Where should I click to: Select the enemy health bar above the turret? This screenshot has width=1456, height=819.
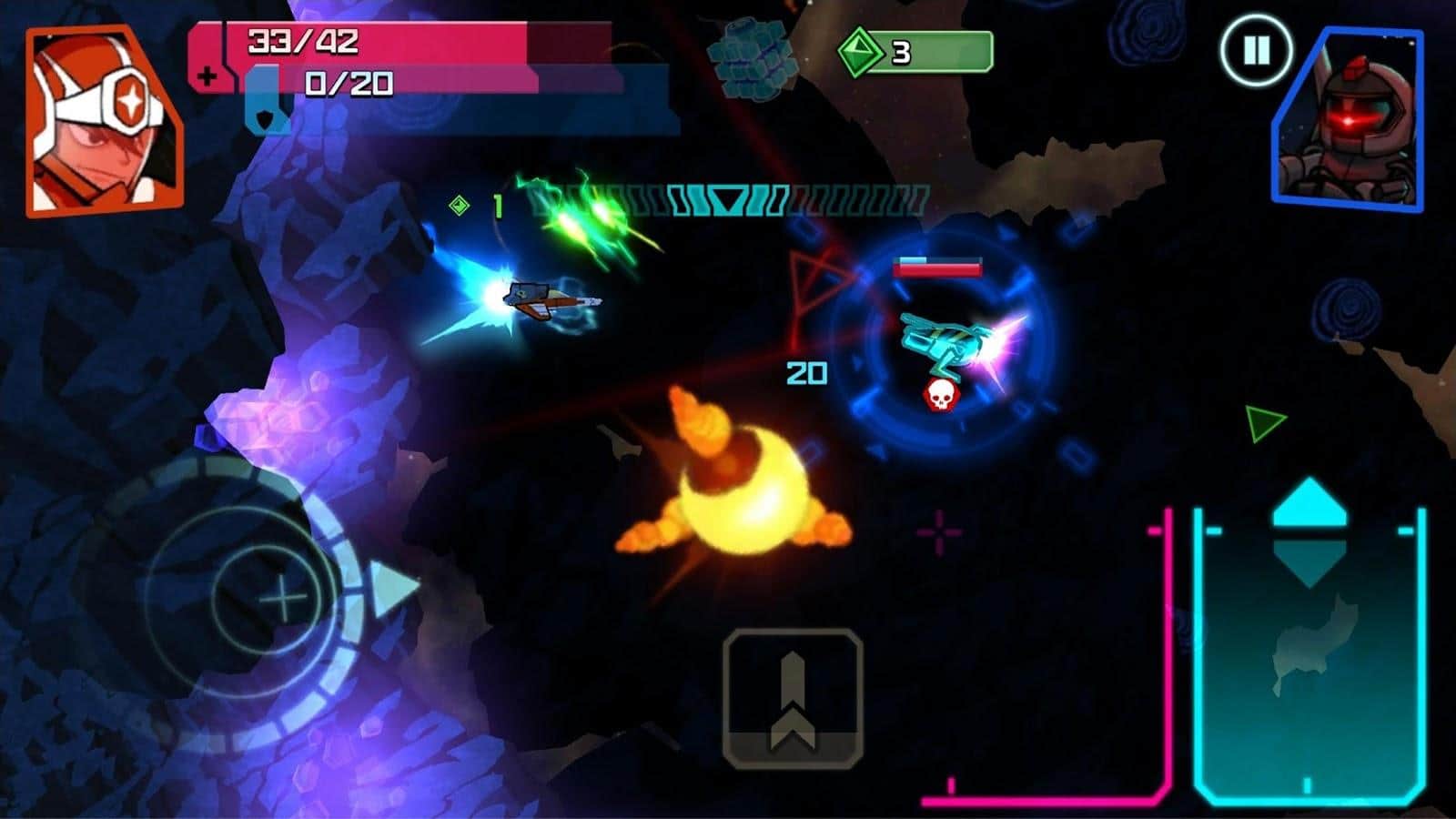[938, 266]
